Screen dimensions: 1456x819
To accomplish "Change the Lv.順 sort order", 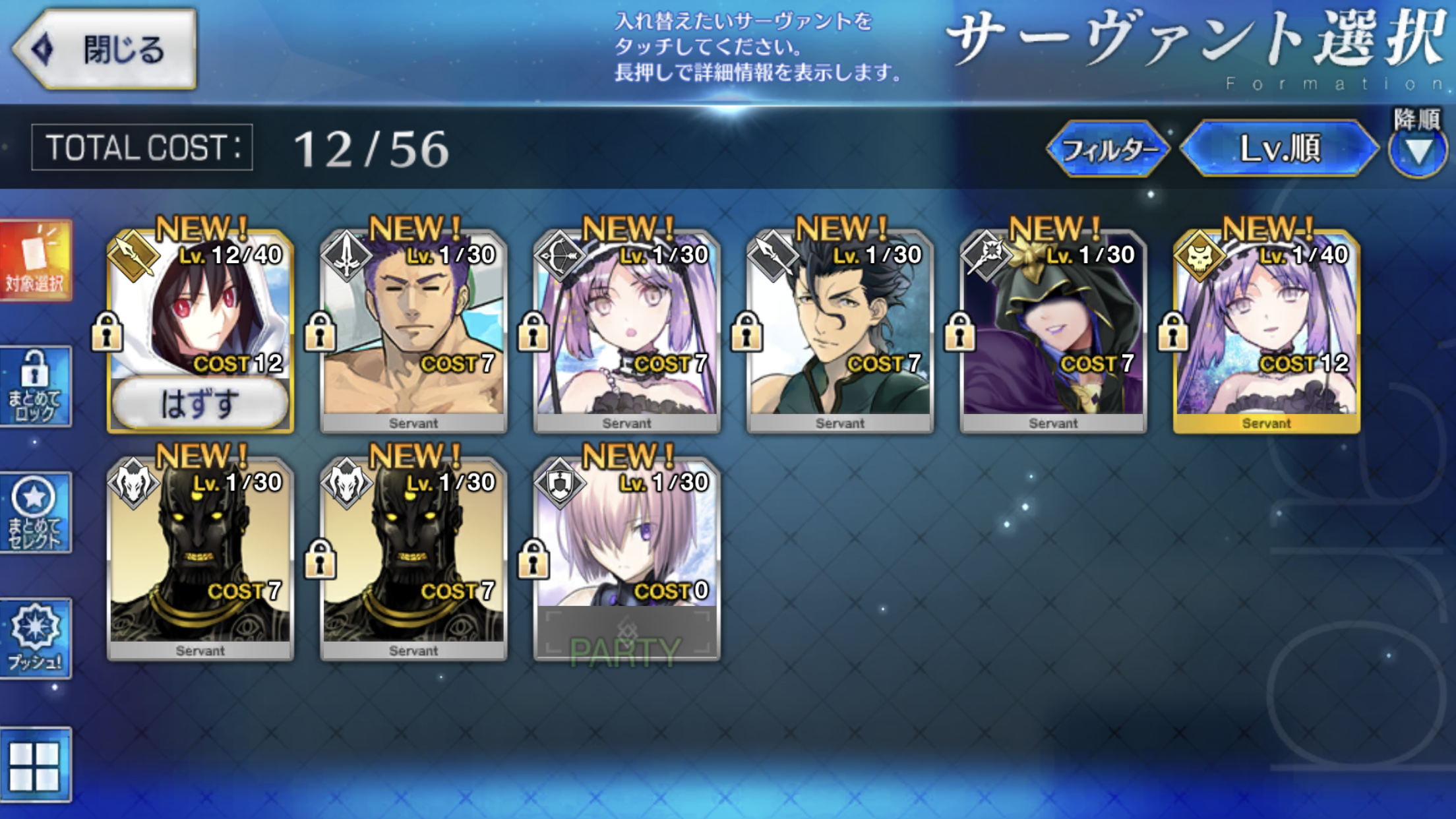I will click(1279, 149).
